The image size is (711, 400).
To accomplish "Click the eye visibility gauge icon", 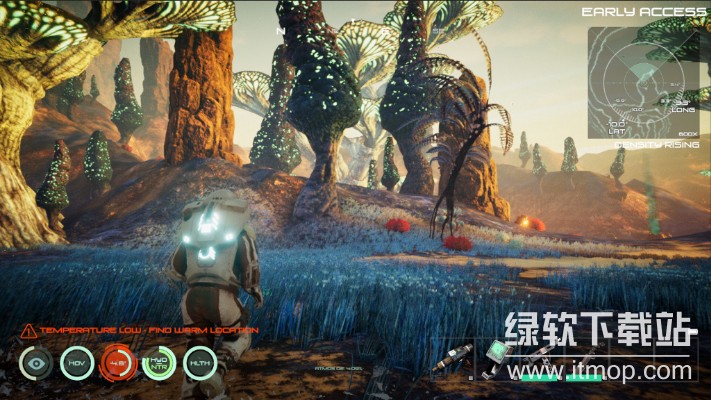I will point(36,362).
